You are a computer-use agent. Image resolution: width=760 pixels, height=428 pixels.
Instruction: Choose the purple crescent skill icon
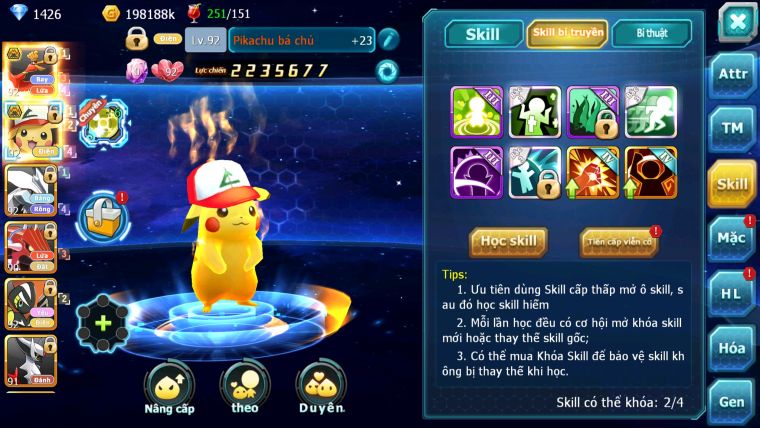(476, 172)
